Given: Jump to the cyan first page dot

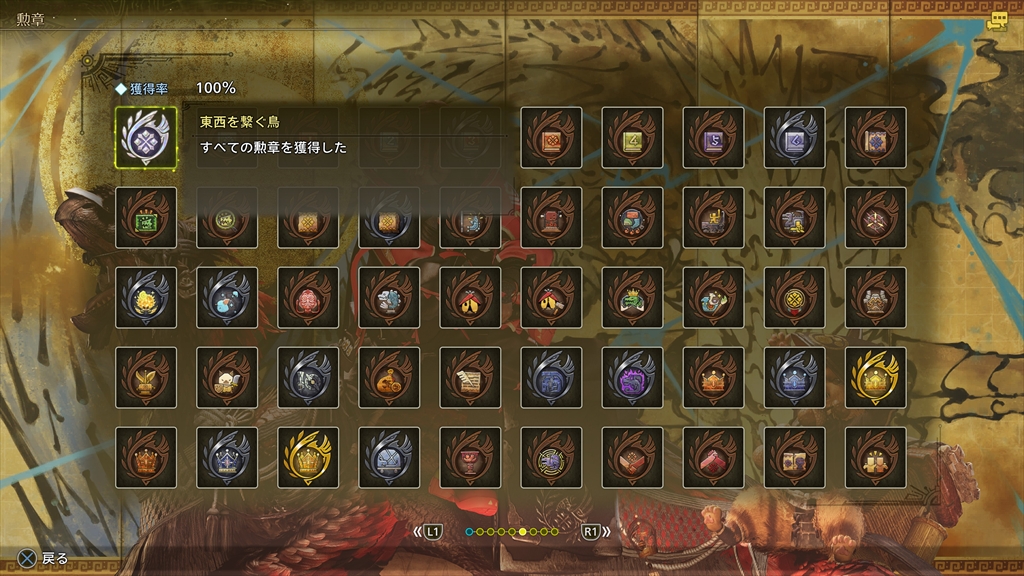Looking at the screenshot, I should click(469, 531).
